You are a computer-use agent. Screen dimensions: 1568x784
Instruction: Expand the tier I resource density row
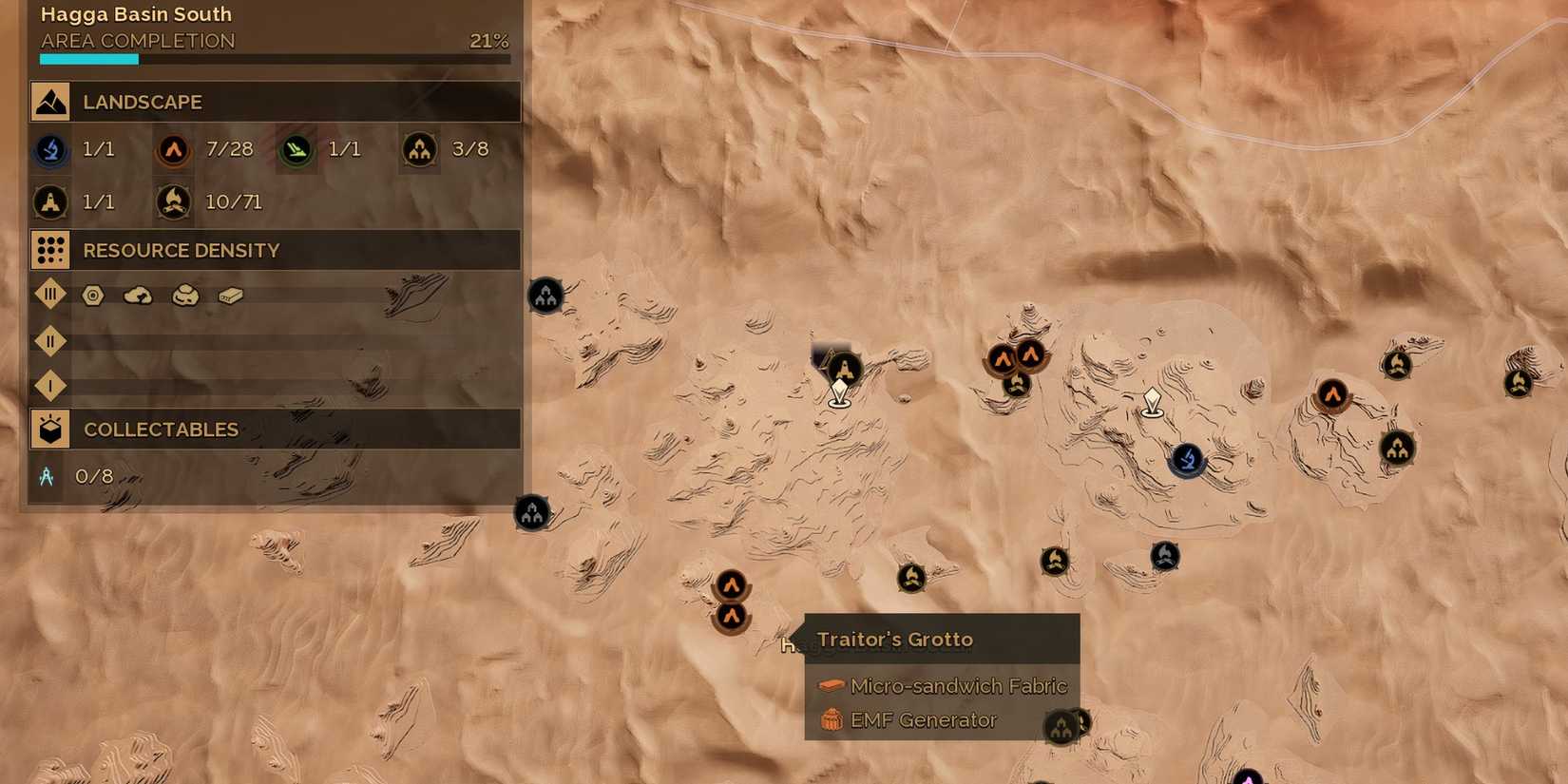49,384
